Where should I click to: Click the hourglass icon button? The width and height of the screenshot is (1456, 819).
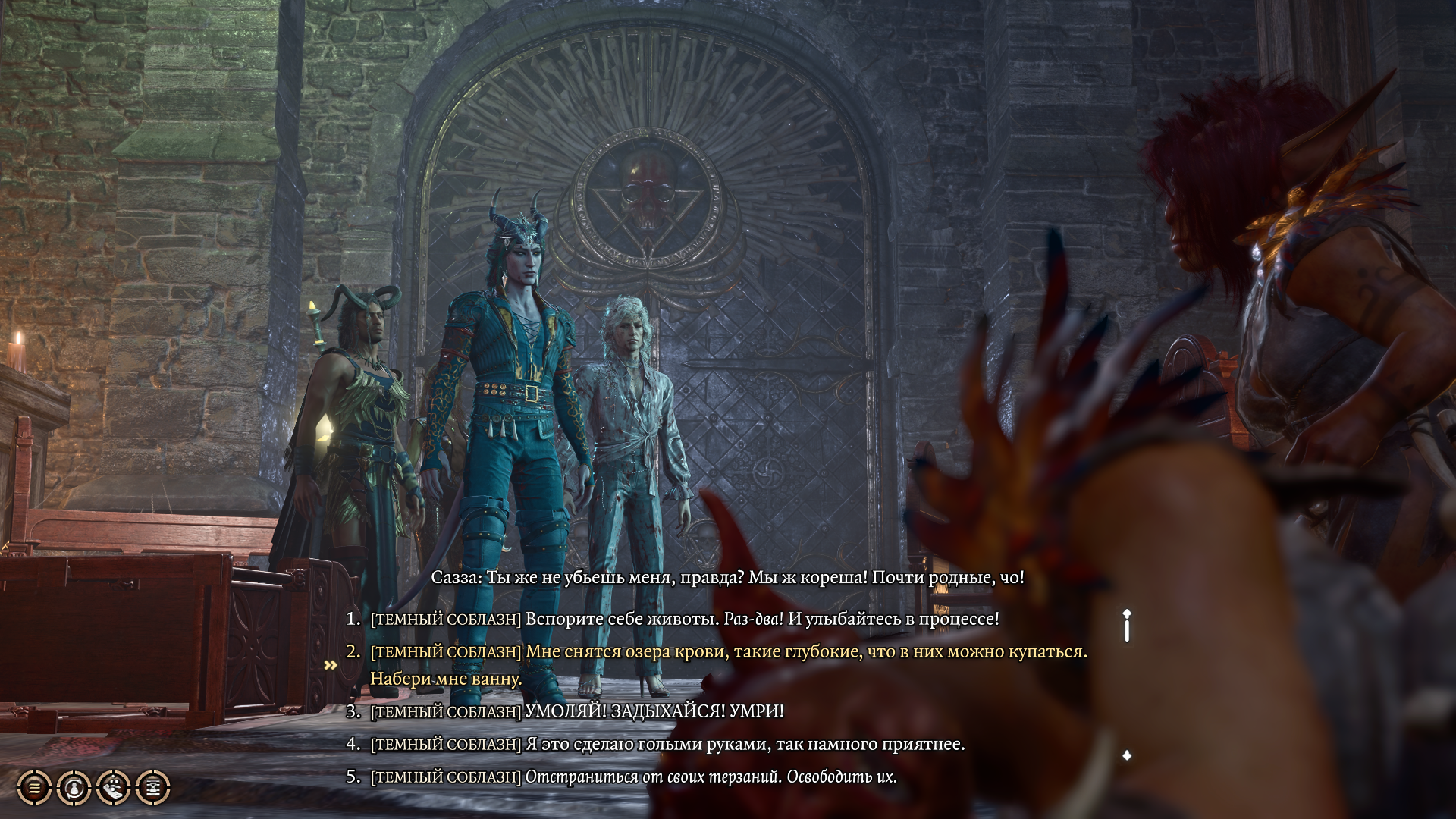coord(153,788)
